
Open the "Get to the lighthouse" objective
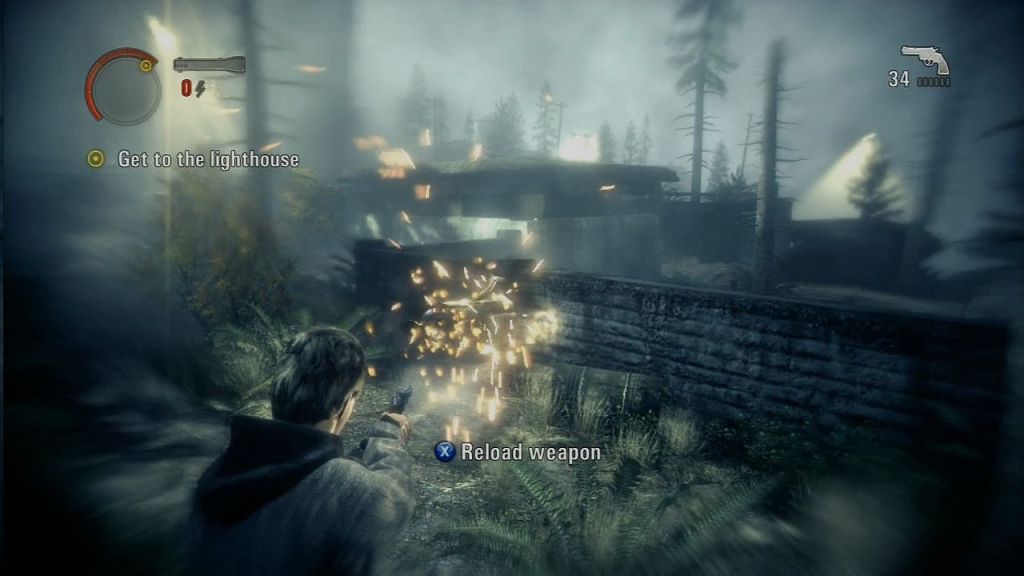click(208, 159)
